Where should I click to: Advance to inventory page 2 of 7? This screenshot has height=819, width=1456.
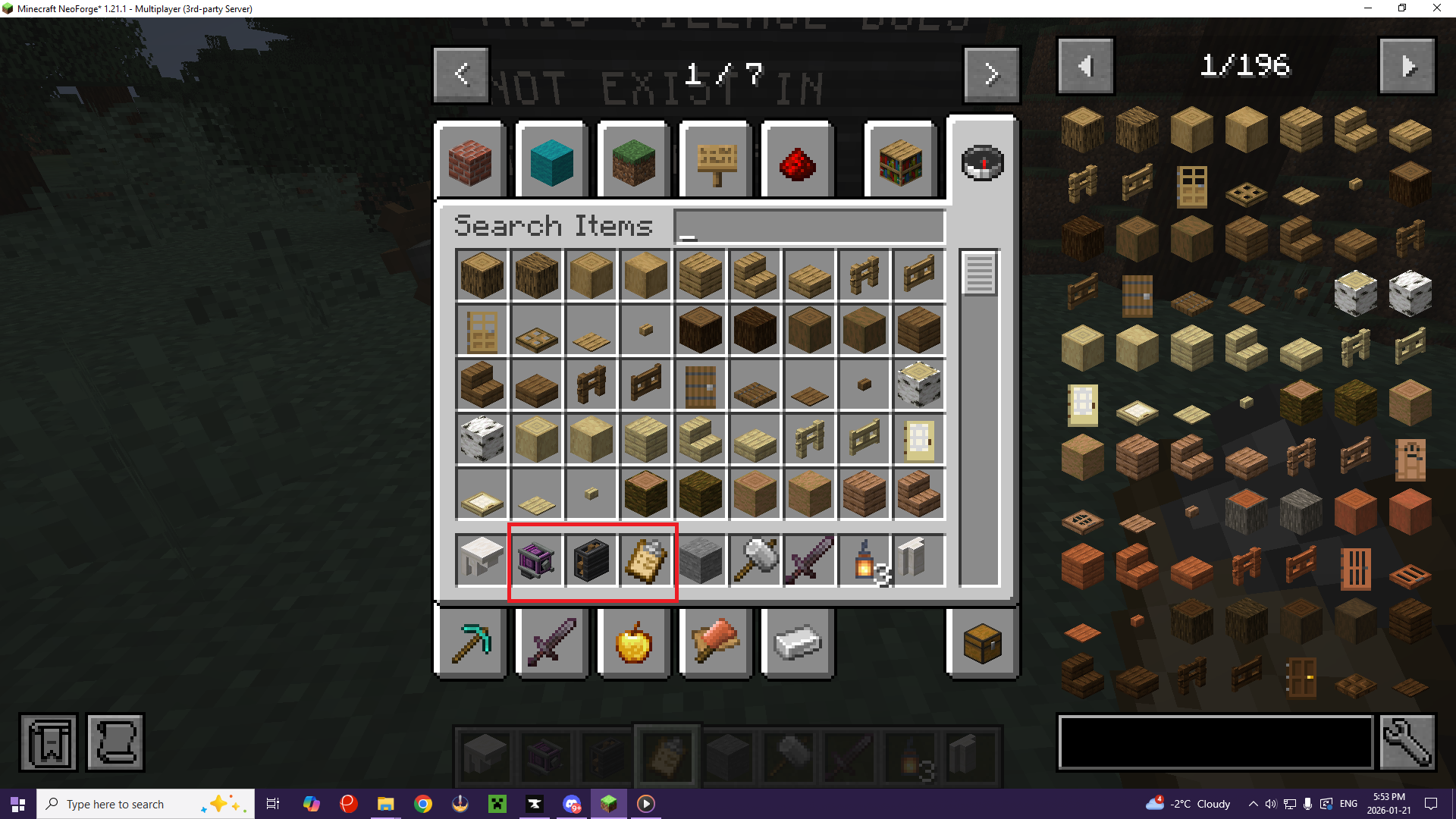pos(991,74)
